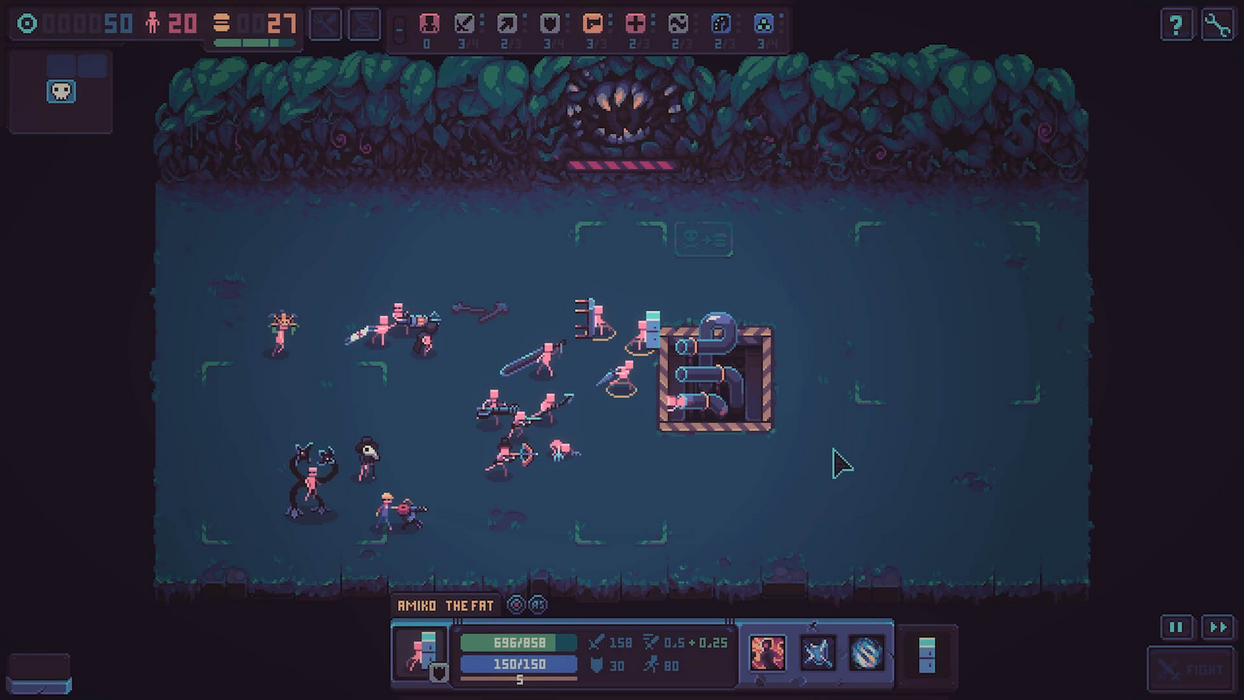Select the grey shield trait icon
Screen dimensions: 1244x700
[550, 24]
